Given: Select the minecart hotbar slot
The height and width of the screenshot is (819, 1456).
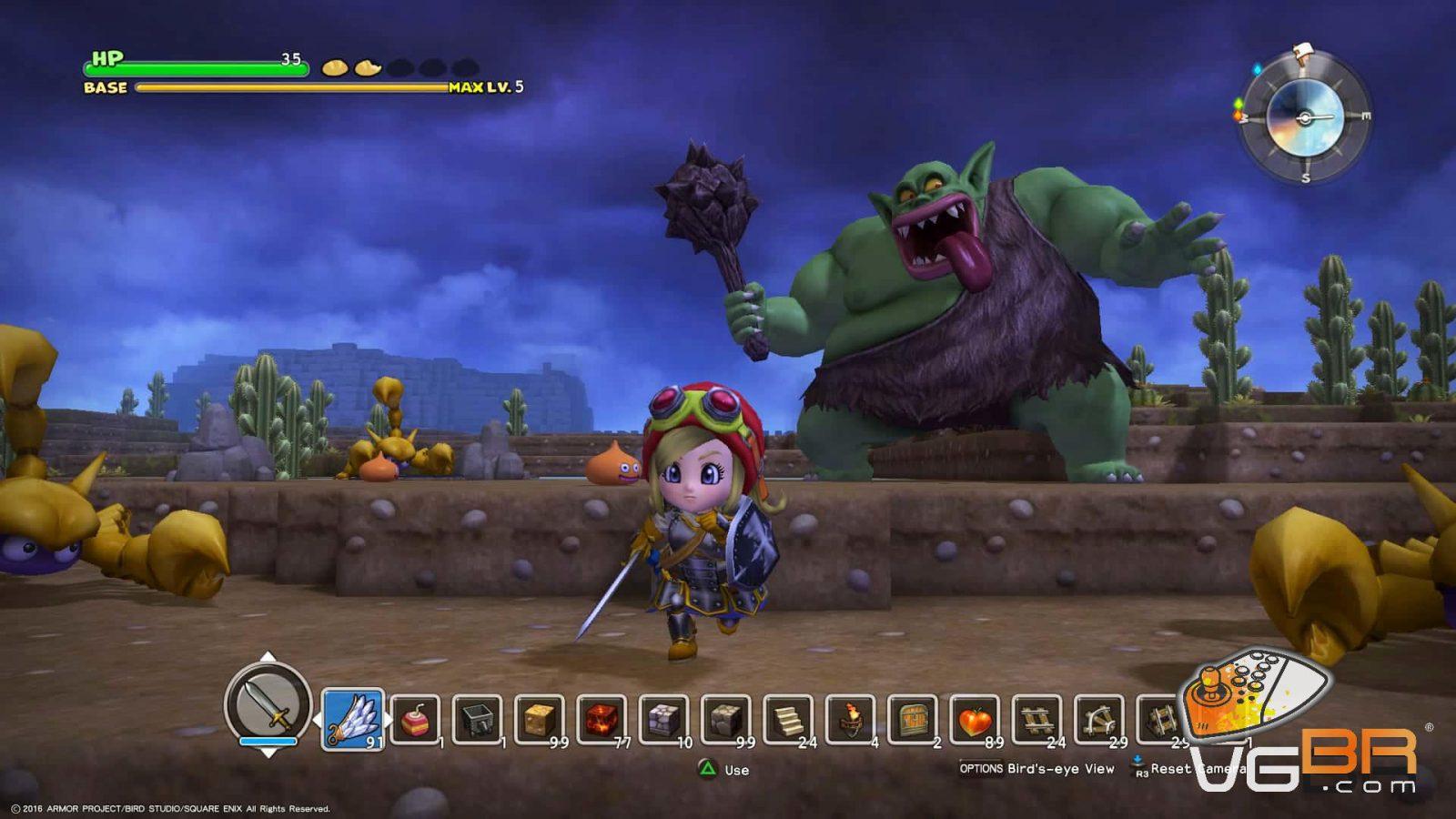Looking at the screenshot, I should point(477,720).
